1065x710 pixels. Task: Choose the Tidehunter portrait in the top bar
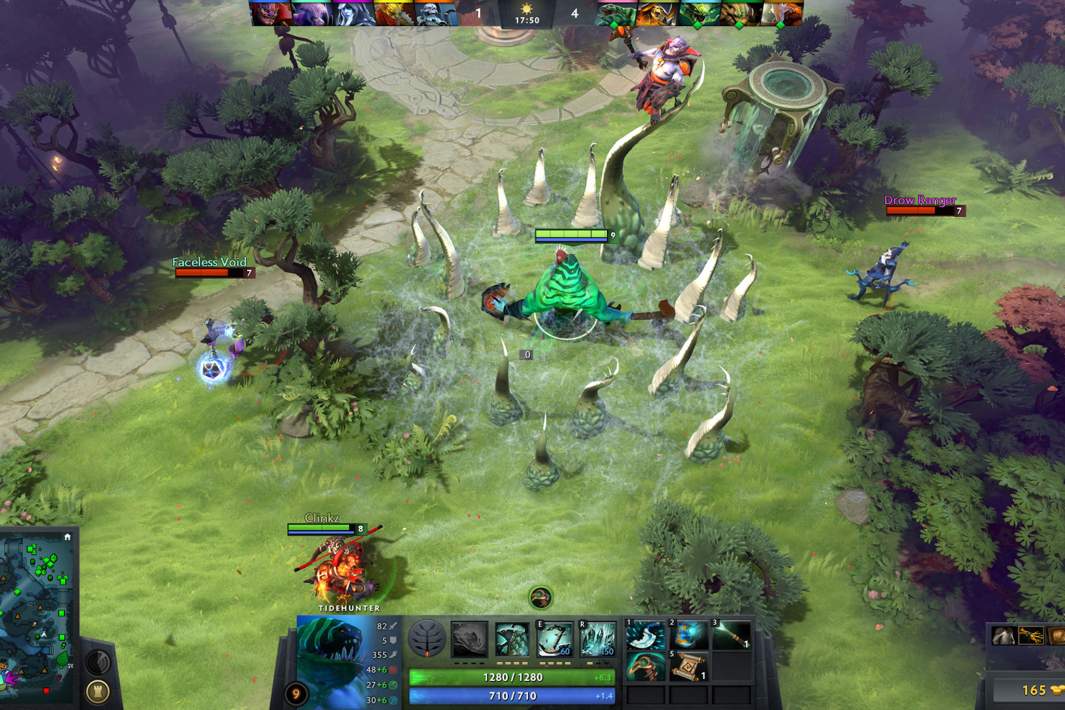click(615, 13)
